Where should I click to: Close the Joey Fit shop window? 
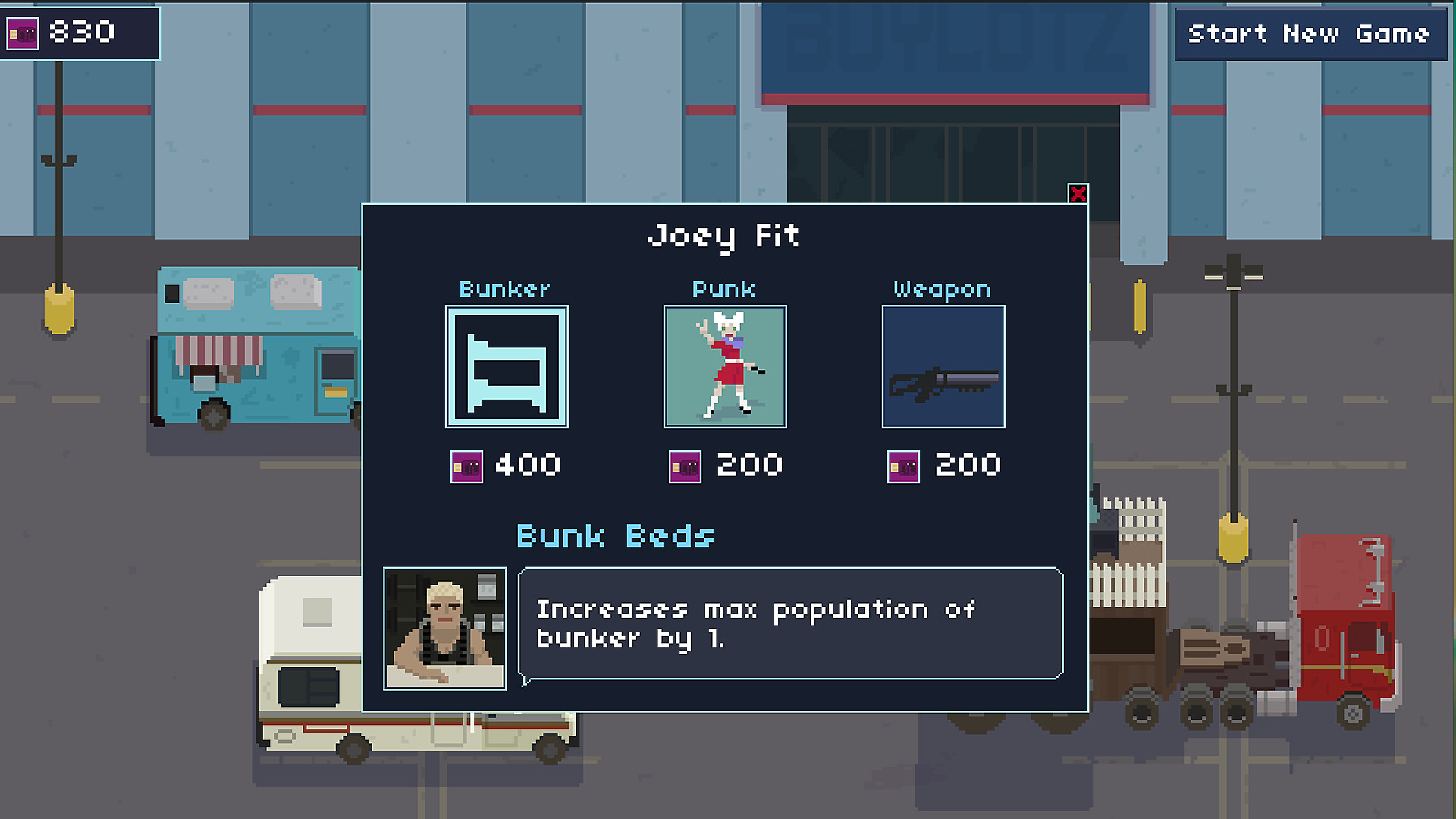pyautogui.click(x=1079, y=194)
